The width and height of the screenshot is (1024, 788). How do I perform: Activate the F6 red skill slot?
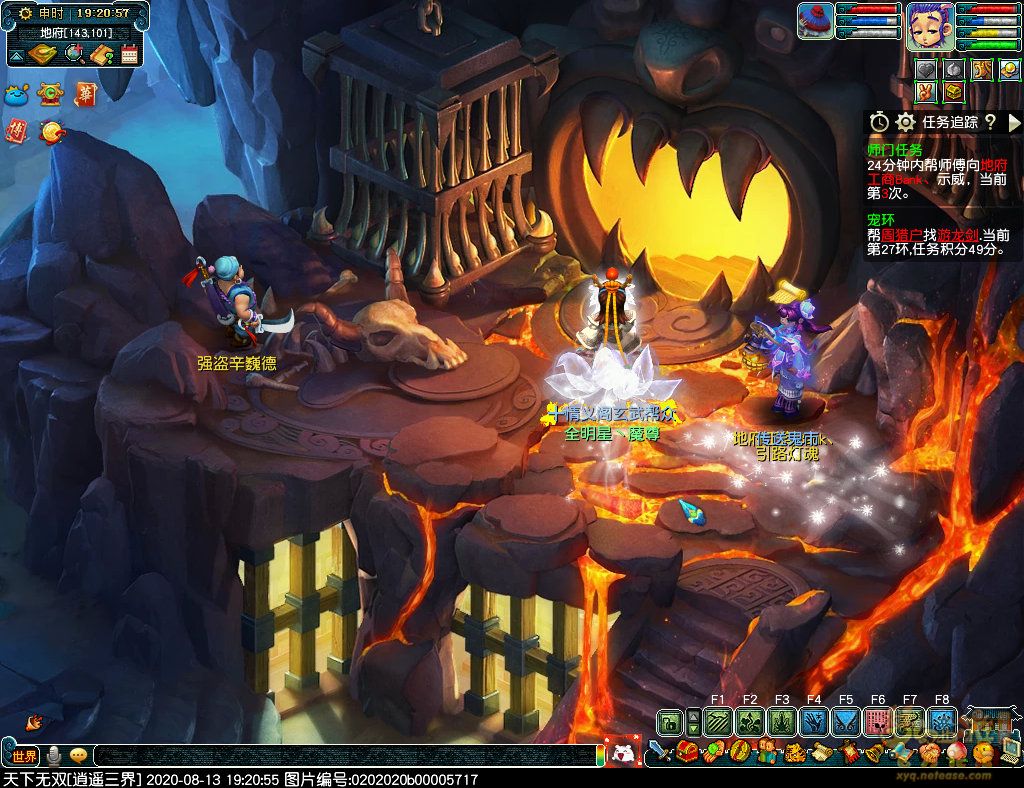878,721
